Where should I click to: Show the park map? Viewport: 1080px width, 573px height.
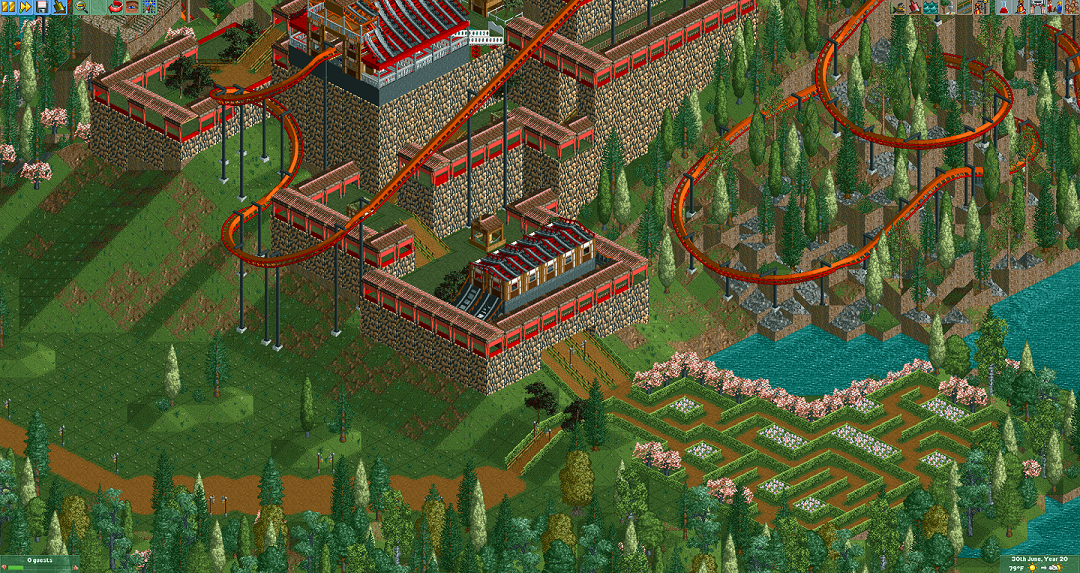[149, 7]
